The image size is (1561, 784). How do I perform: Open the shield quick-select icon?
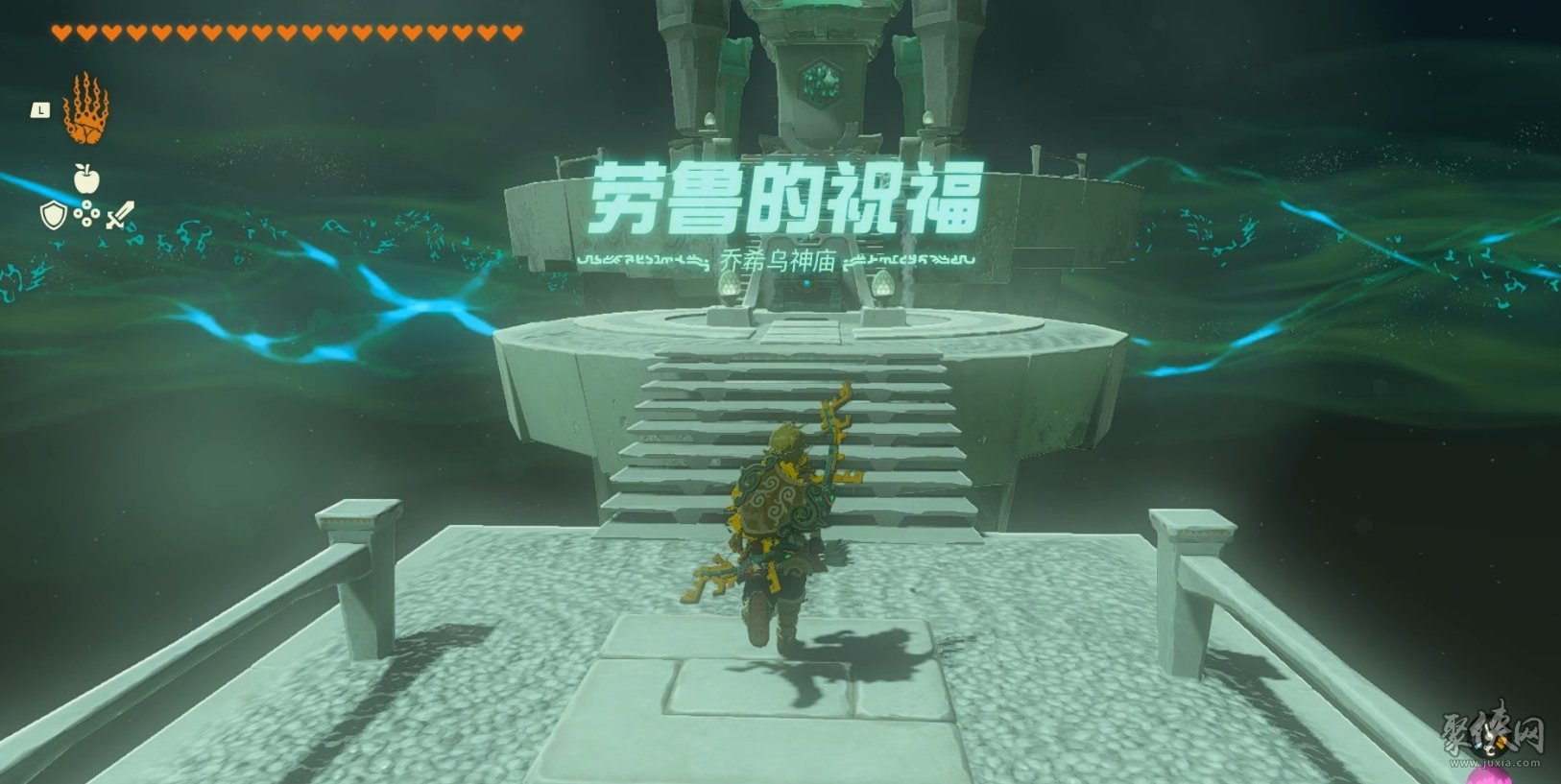point(53,215)
